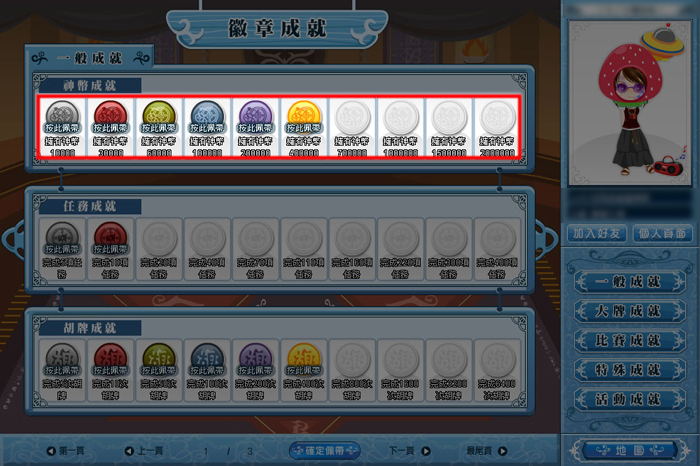Pick the red 任務成就 badge
Viewport: 700px width, 466px height.
pos(113,241)
